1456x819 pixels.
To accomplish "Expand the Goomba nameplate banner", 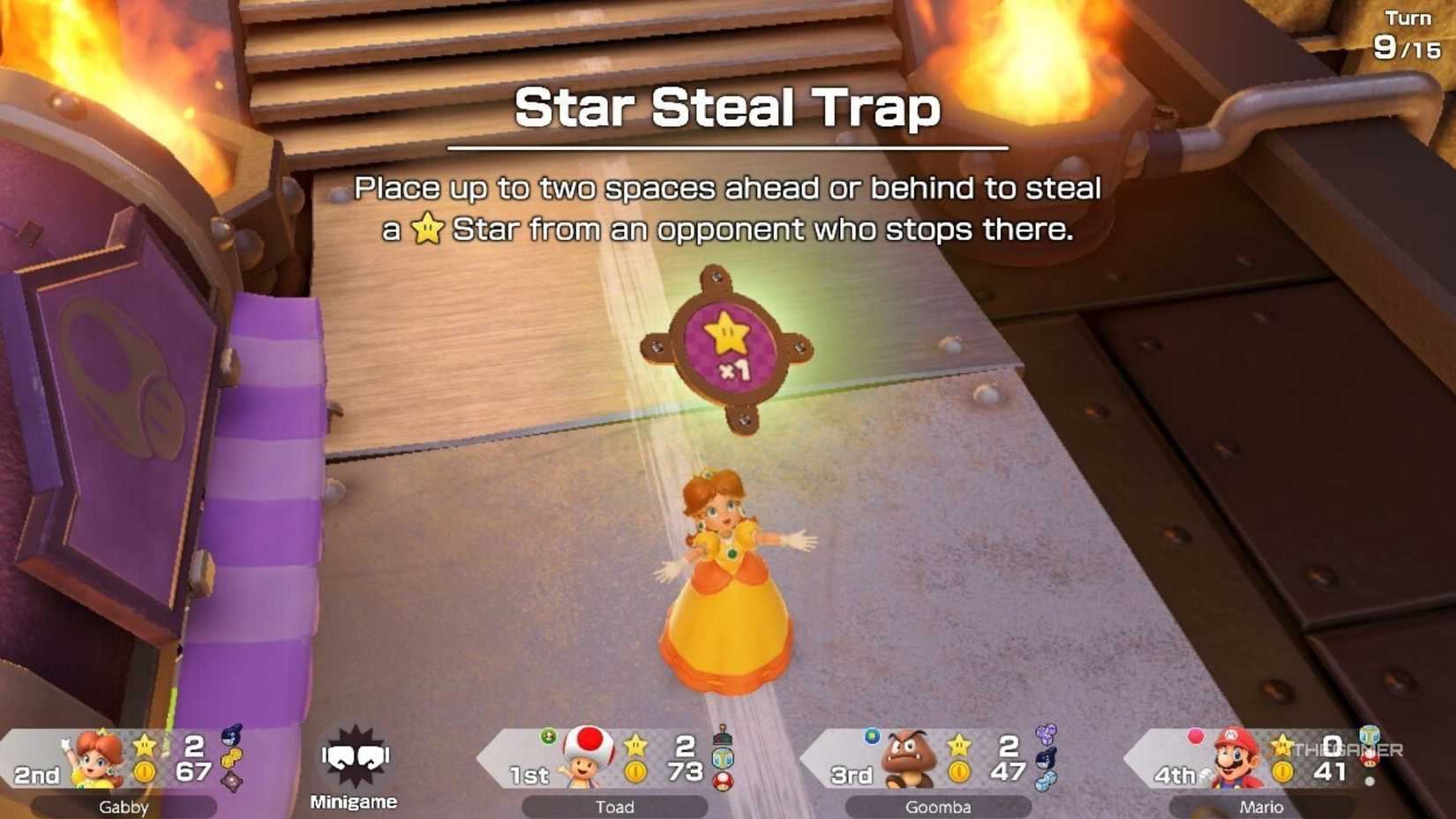I will pyautogui.click(x=939, y=806).
